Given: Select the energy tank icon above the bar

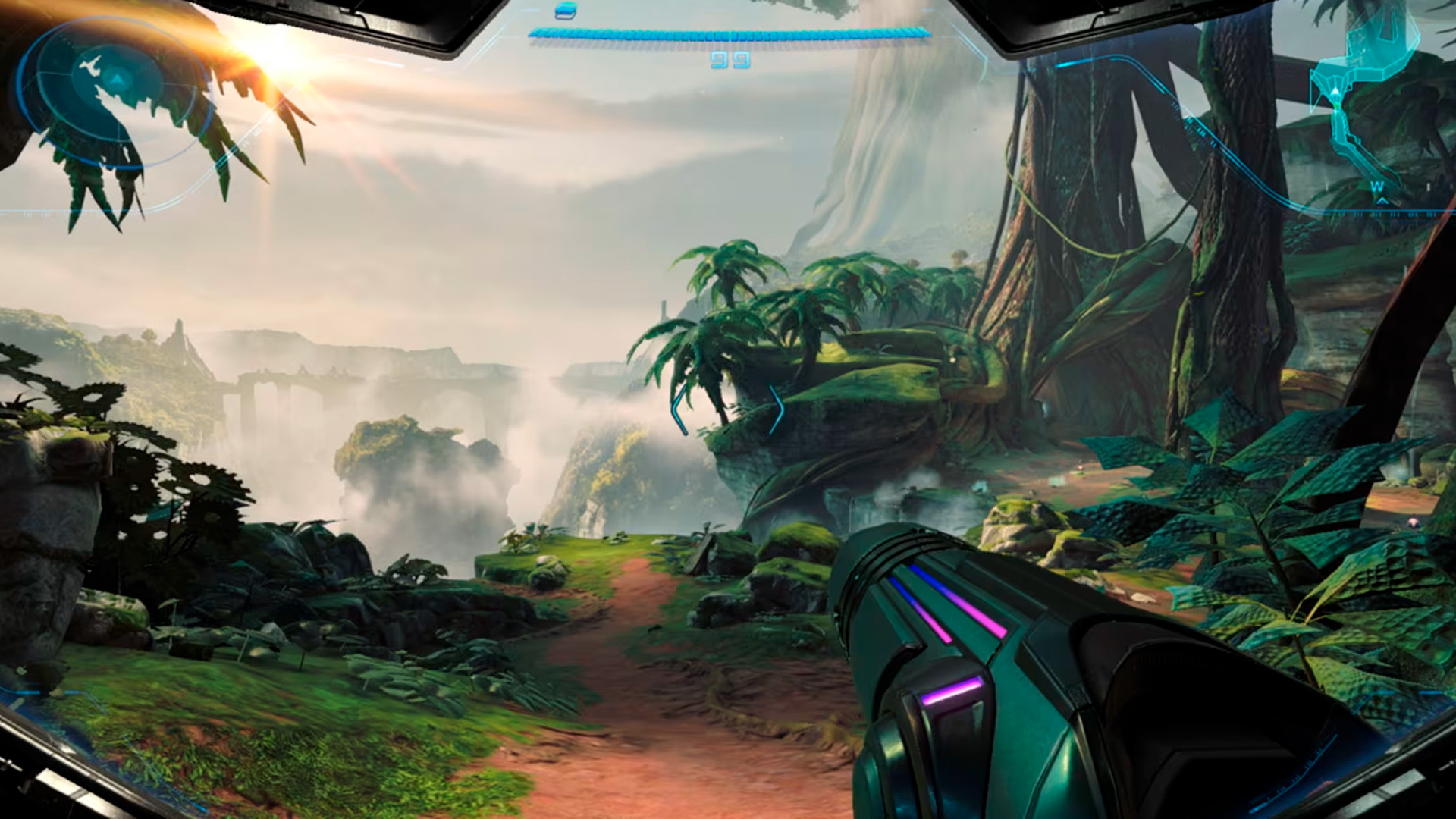Looking at the screenshot, I should [566, 11].
